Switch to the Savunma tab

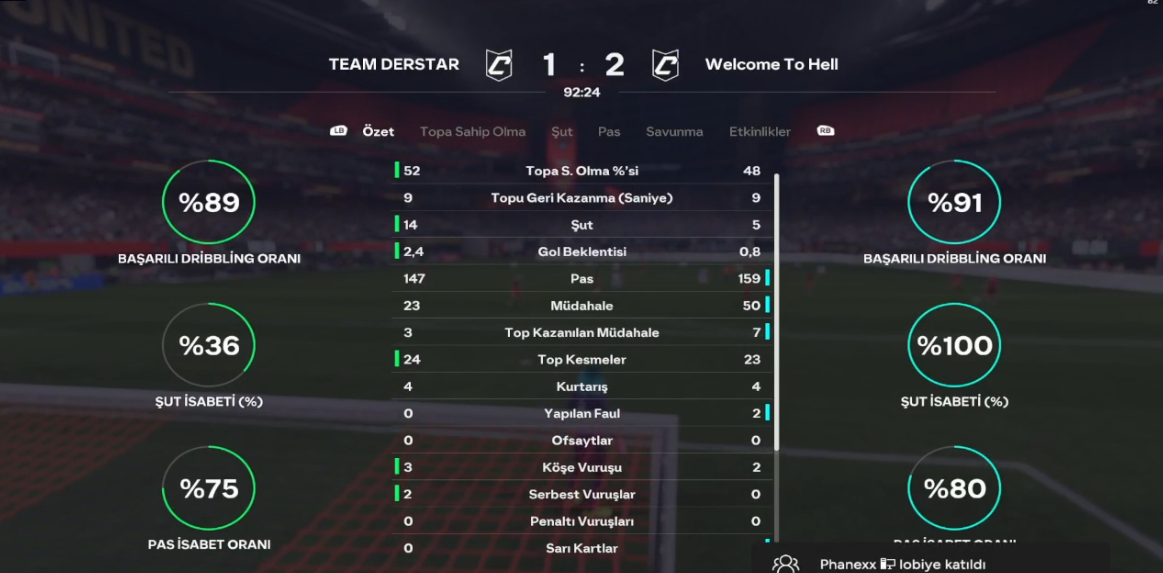click(x=674, y=132)
